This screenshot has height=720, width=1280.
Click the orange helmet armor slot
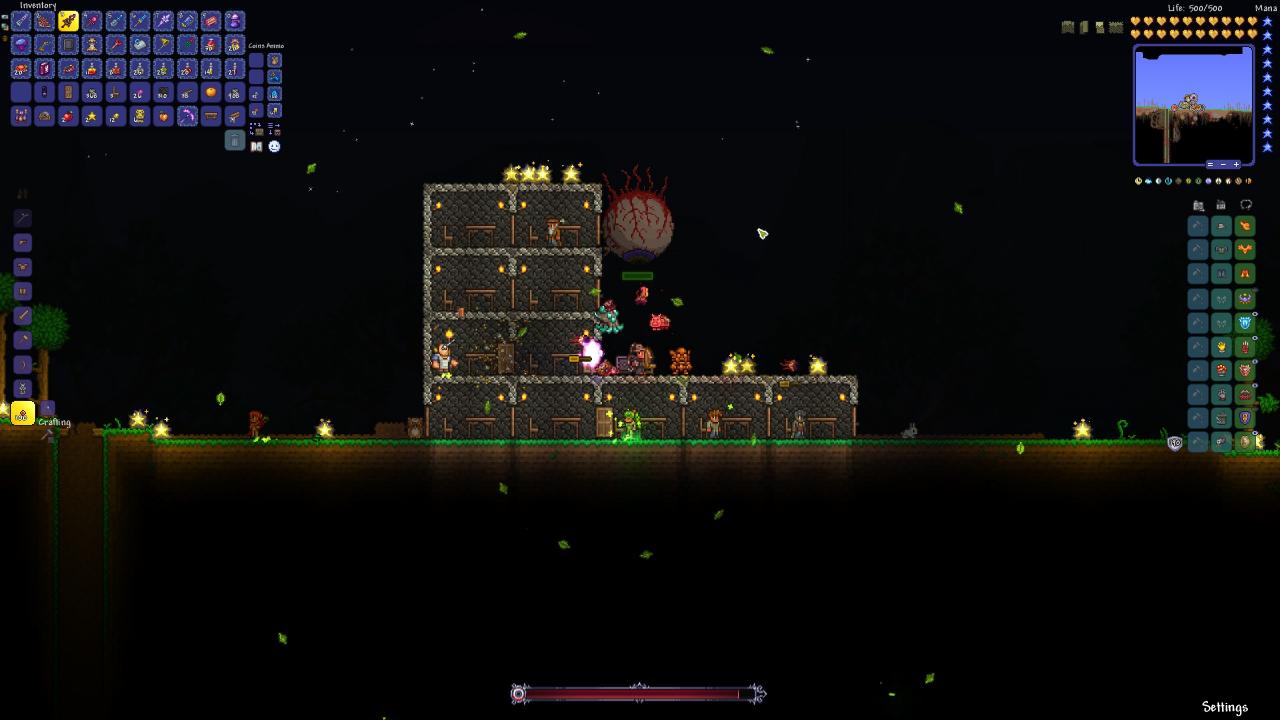(x=1245, y=226)
